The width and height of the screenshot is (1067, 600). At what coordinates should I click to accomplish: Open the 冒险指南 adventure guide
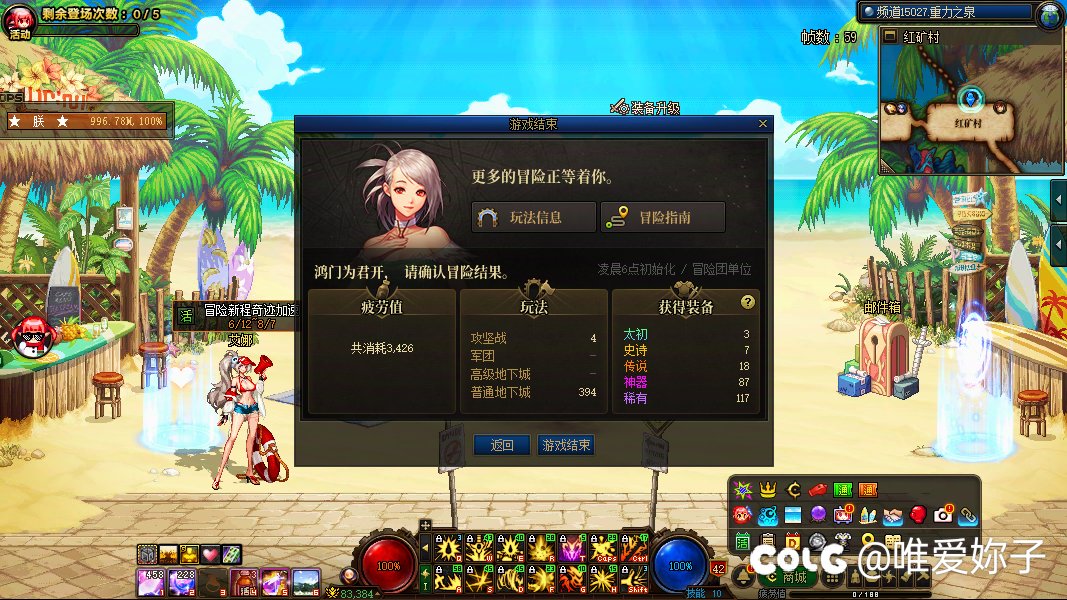tap(661, 217)
